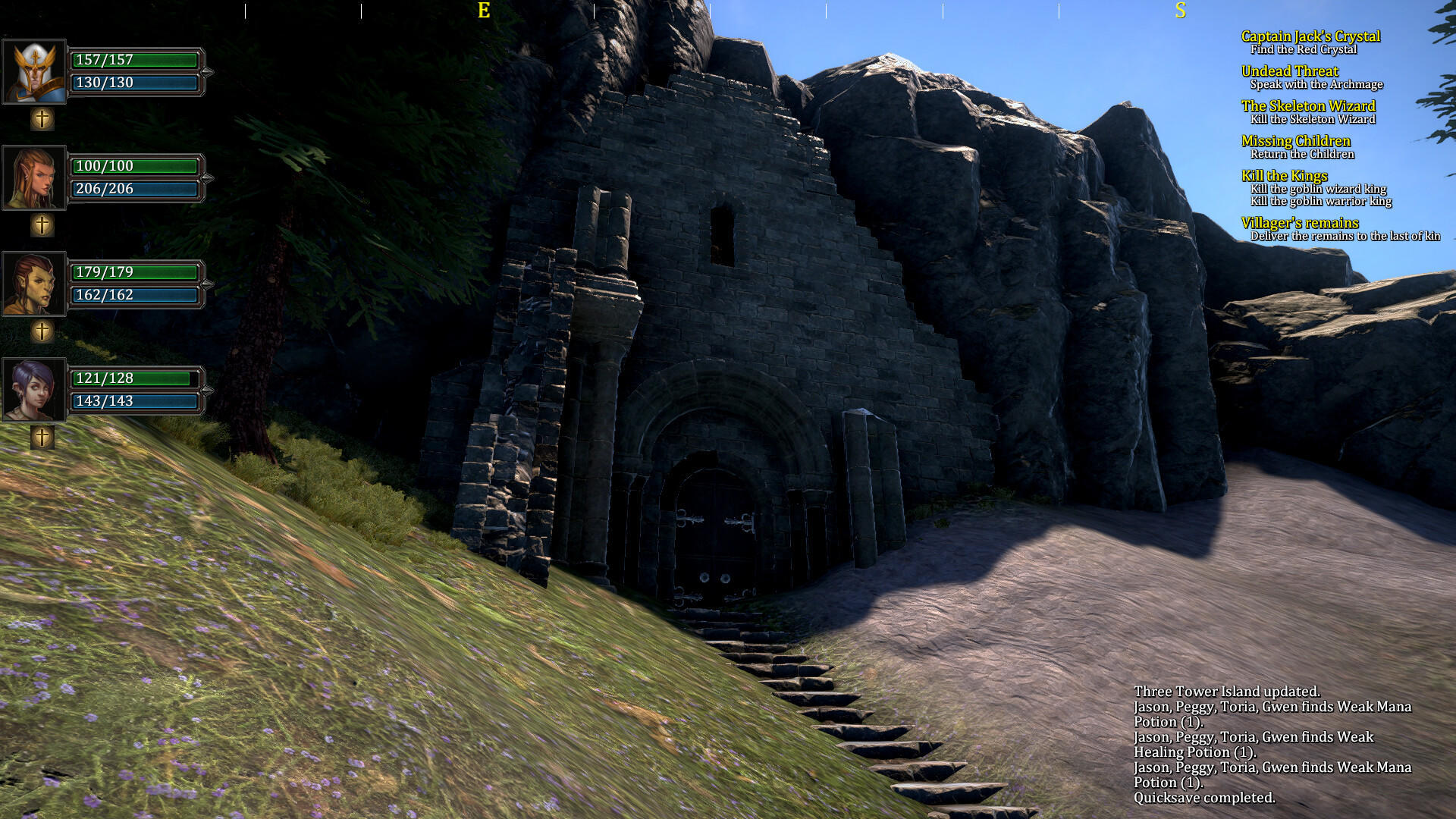Click the cross icon below the elf portrait

pos(42,224)
